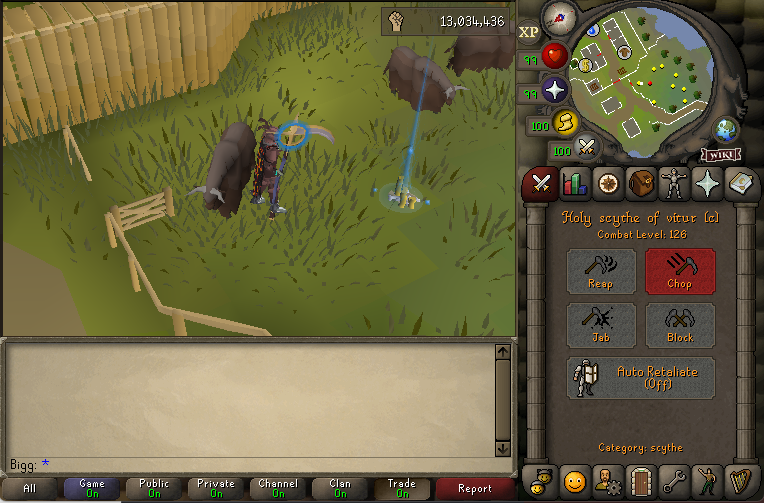The image size is (764, 503).
Task: Click the Report button
Action: pos(475,489)
